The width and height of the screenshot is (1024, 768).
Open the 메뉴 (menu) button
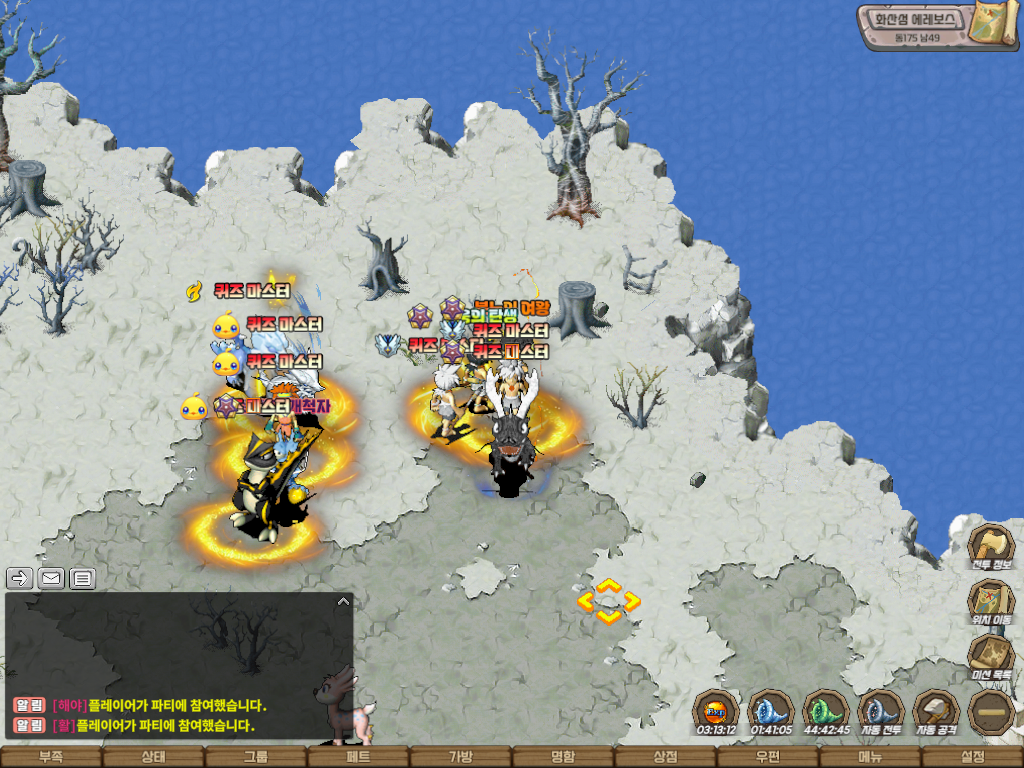click(870, 757)
